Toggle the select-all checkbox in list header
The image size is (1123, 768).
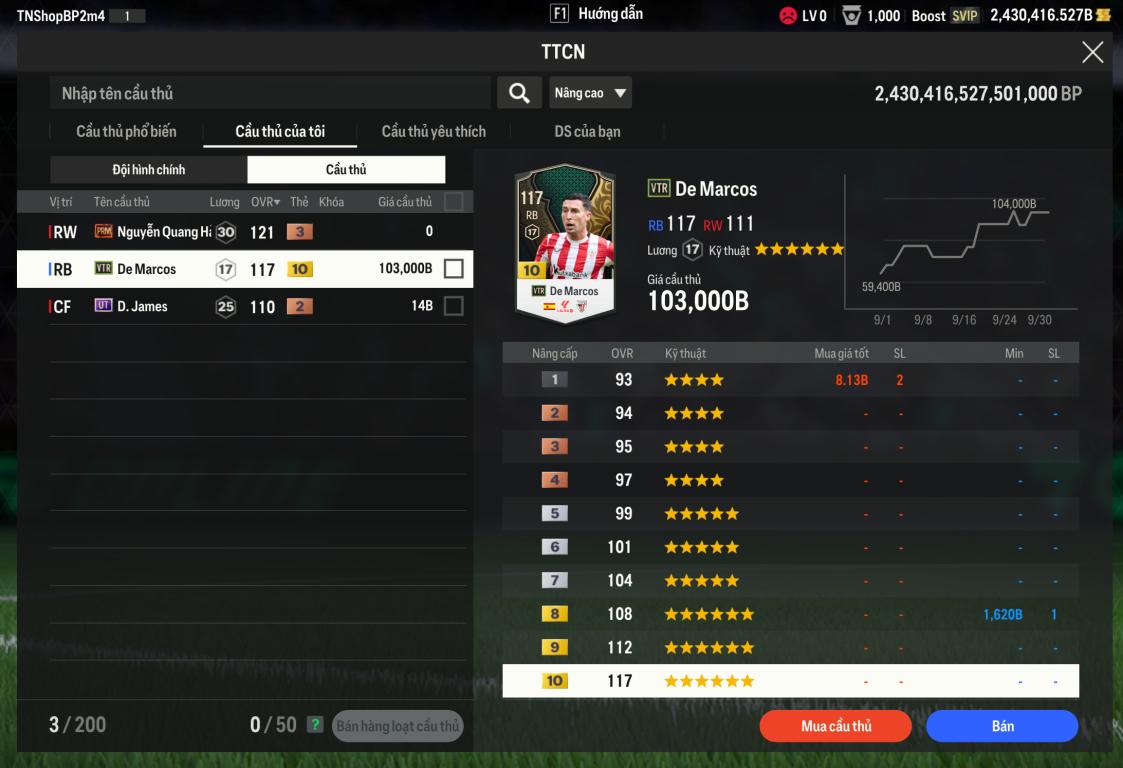click(453, 202)
